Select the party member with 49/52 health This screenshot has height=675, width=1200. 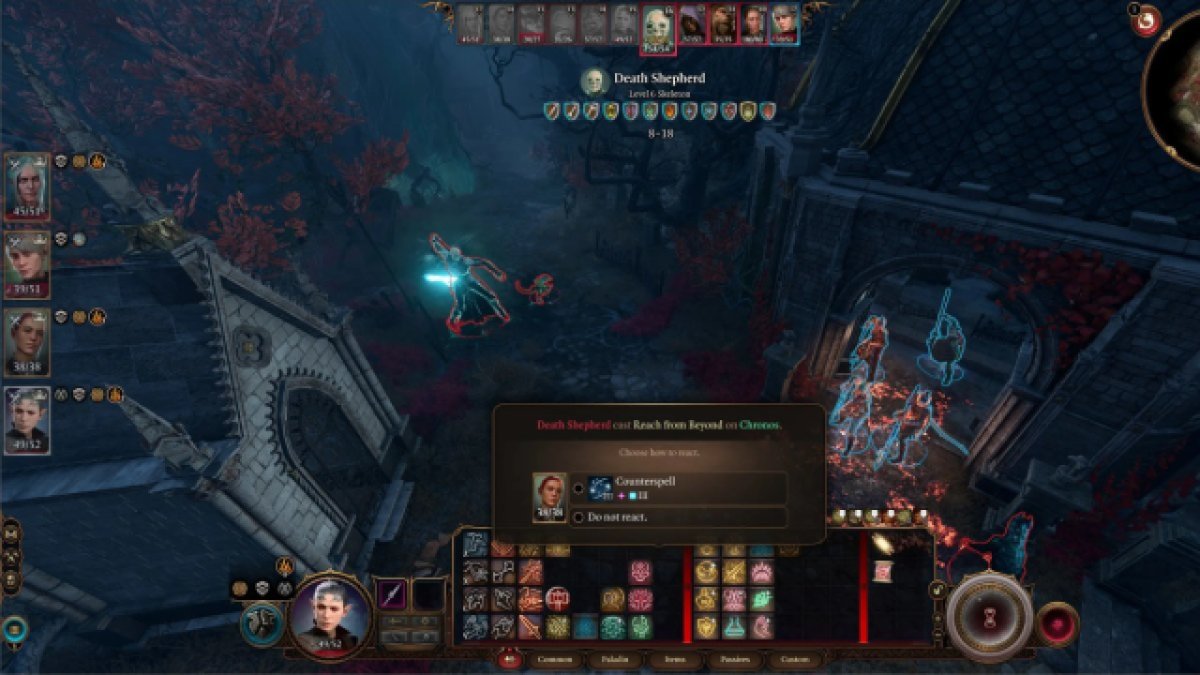click(x=27, y=418)
